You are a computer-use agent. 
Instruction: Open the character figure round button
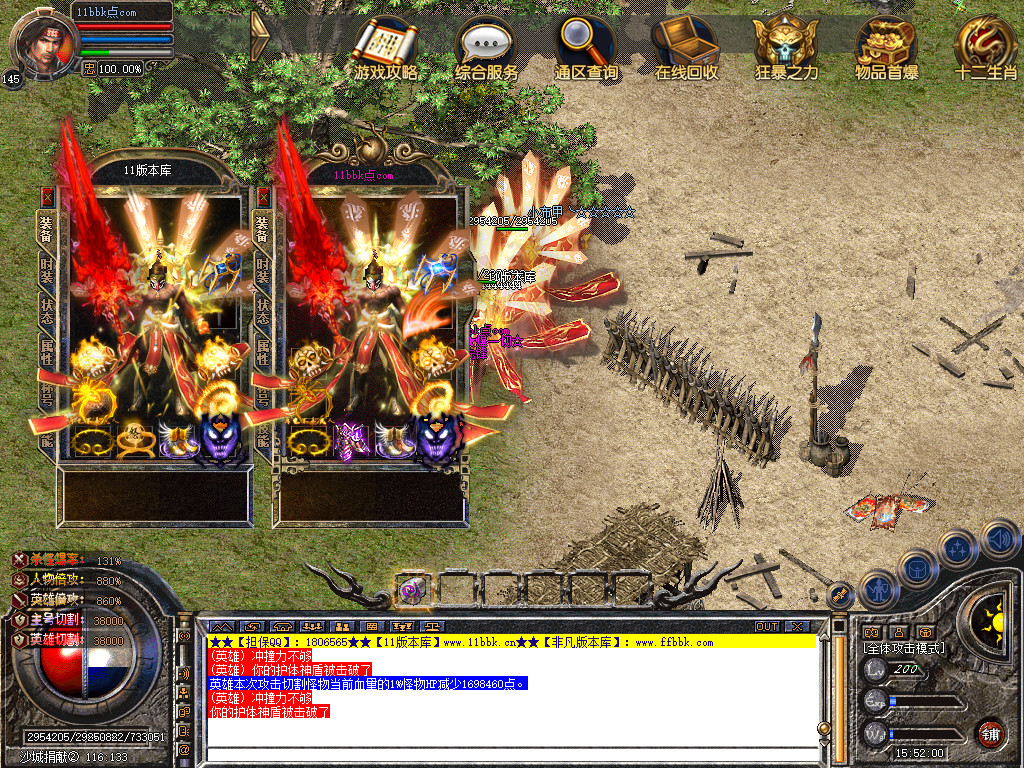(878, 589)
